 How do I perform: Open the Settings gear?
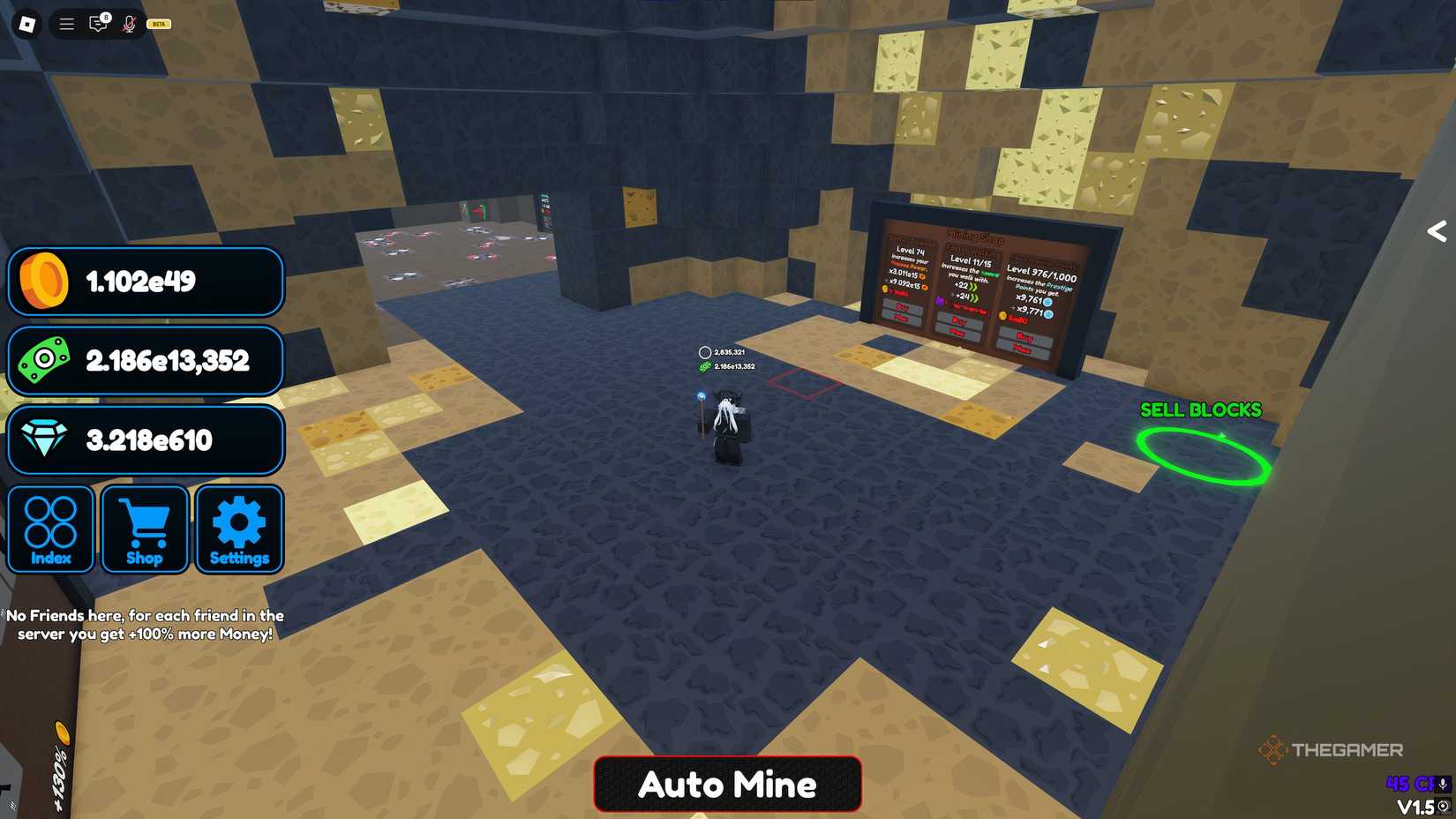pyautogui.click(x=239, y=528)
